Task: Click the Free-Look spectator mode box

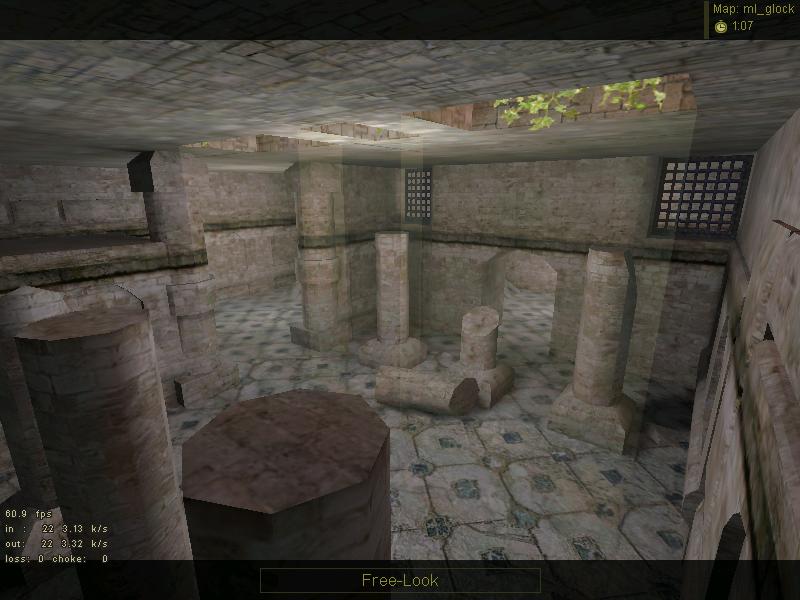Action: (400, 580)
